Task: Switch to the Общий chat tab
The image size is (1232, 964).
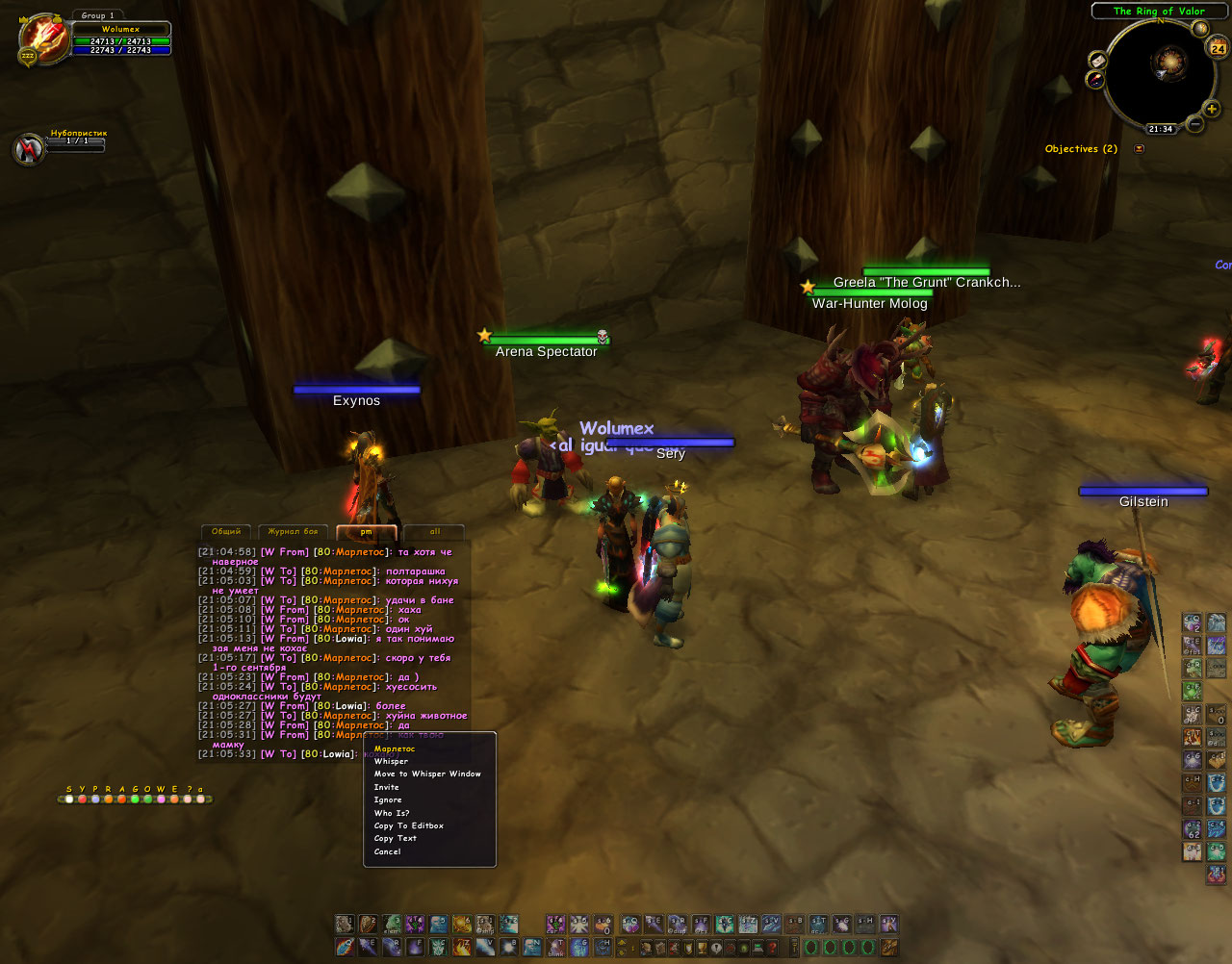Action: coord(226,531)
